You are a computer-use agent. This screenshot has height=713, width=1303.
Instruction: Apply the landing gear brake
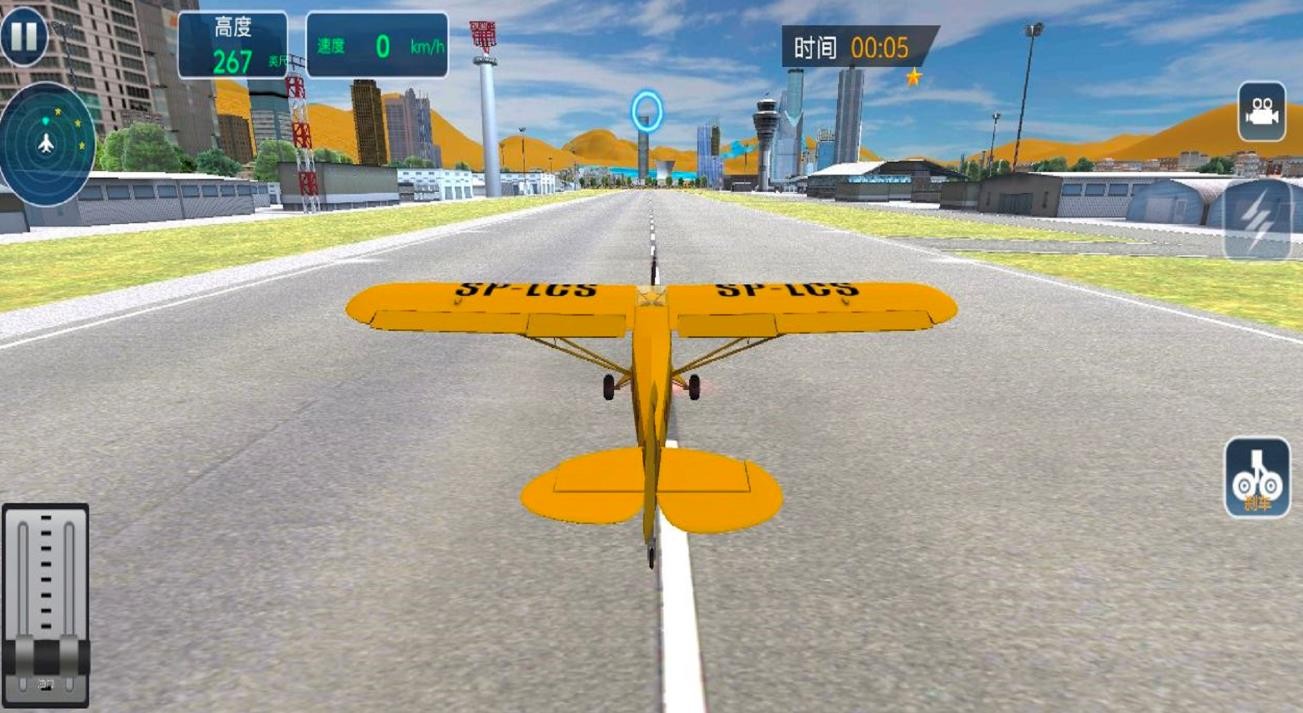(x=1257, y=478)
